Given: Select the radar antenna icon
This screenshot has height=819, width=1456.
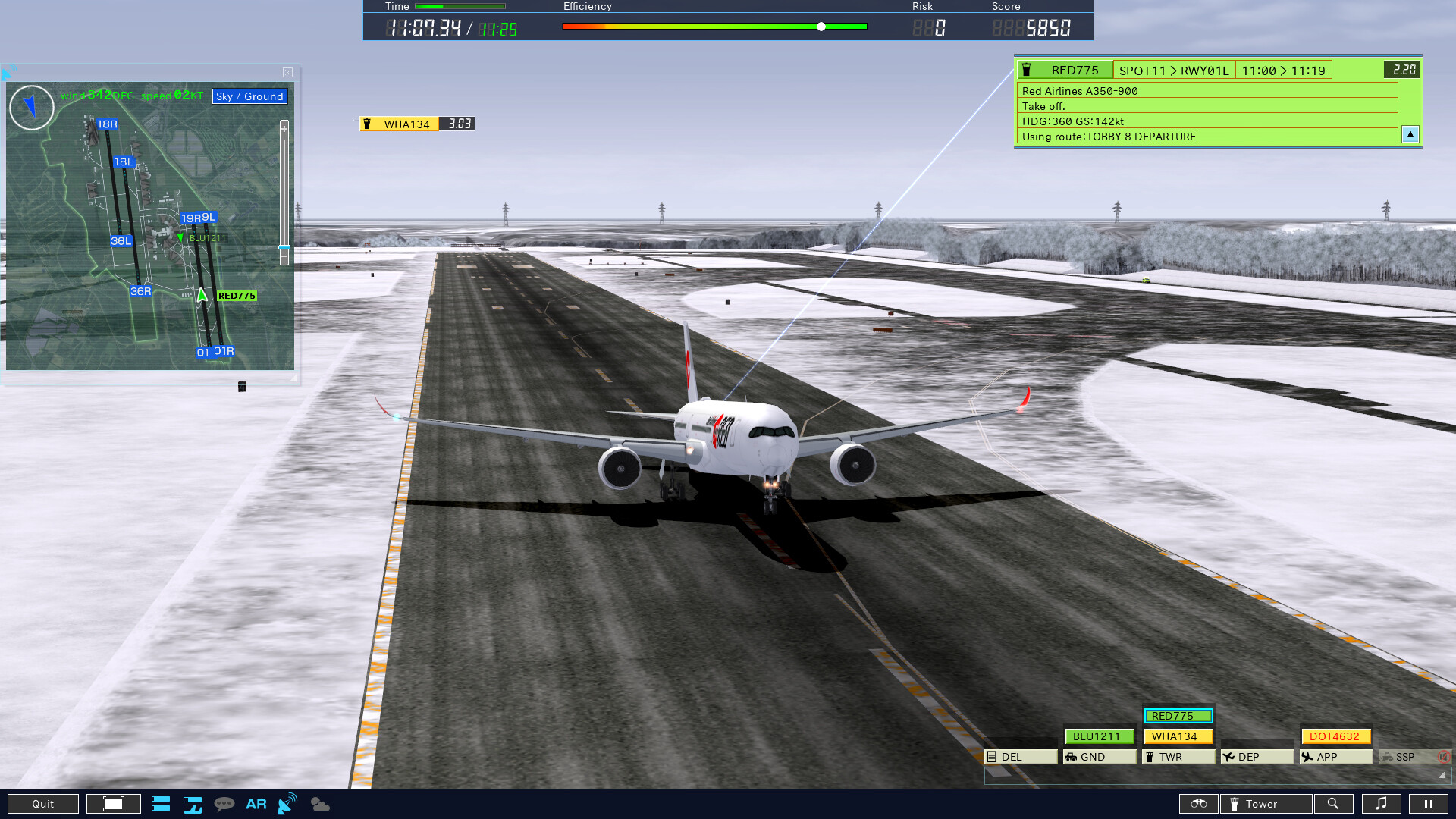Looking at the screenshot, I should tap(287, 803).
